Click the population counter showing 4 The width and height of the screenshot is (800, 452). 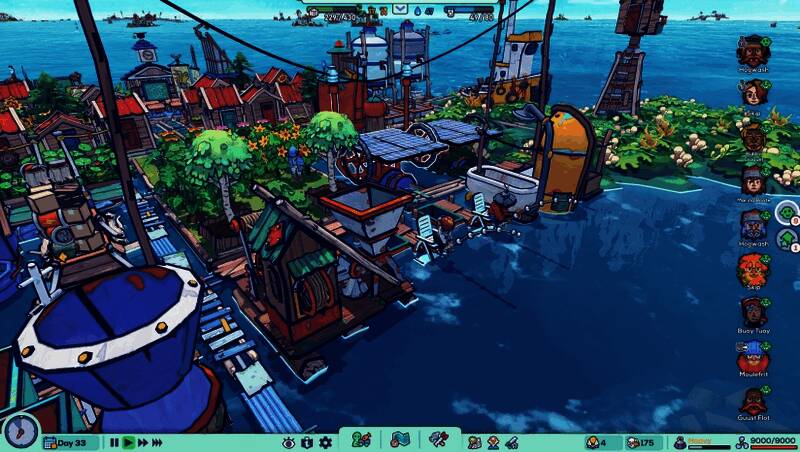[597, 442]
